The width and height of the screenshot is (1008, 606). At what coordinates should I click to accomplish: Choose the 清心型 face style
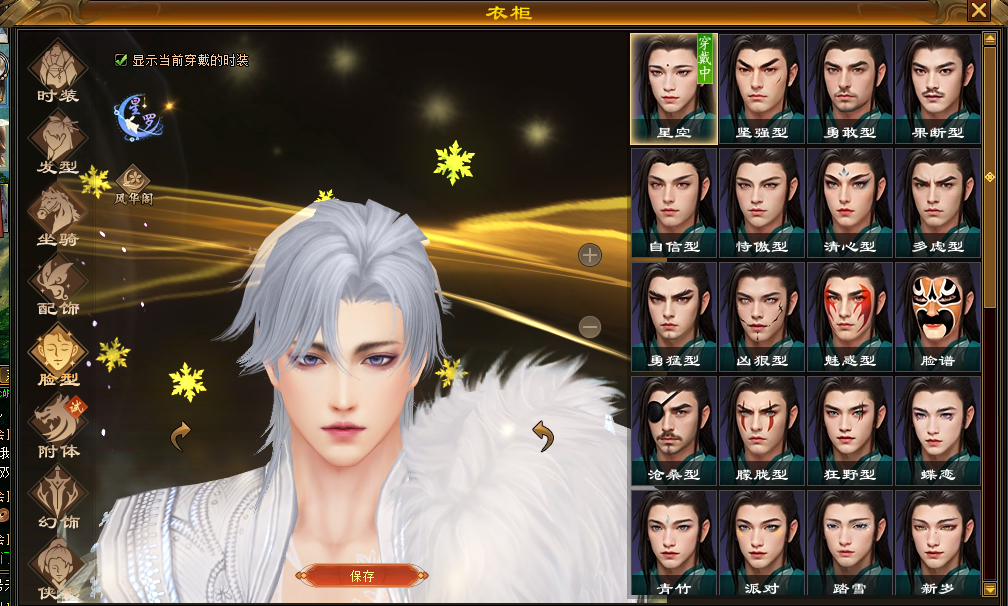coord(850,203)
